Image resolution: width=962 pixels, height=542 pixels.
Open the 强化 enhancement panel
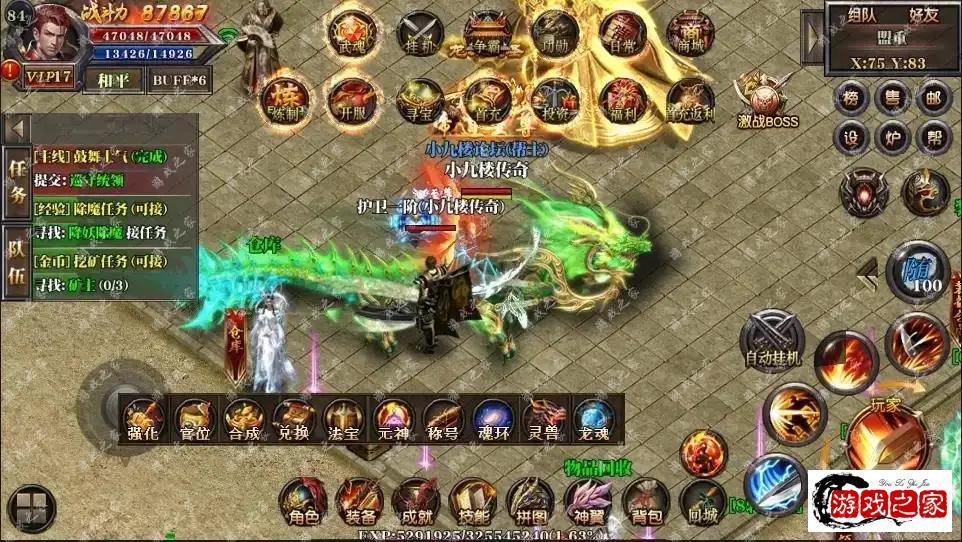click(x=143, y=419)
